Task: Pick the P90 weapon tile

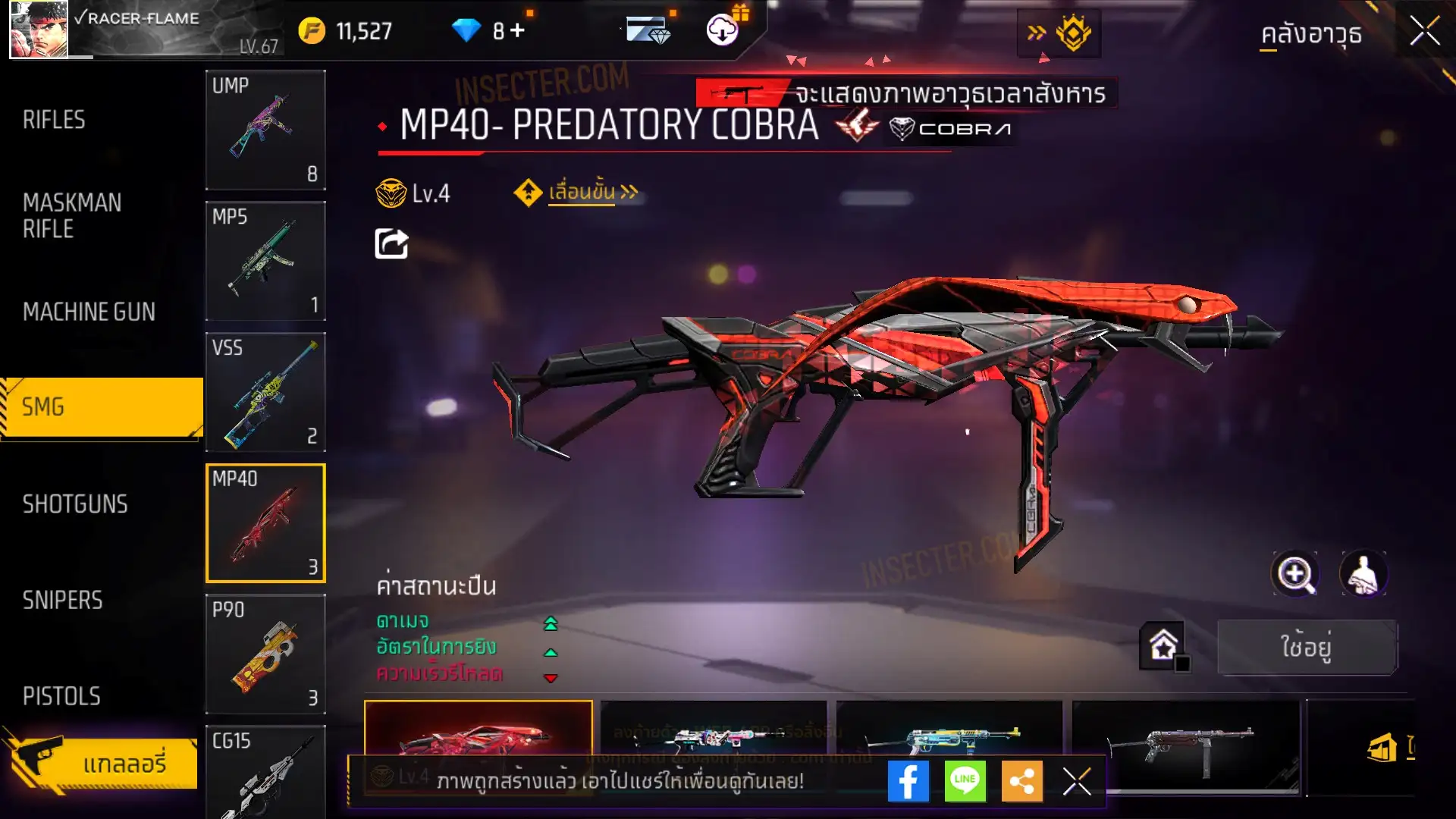Action: (265, 654)
